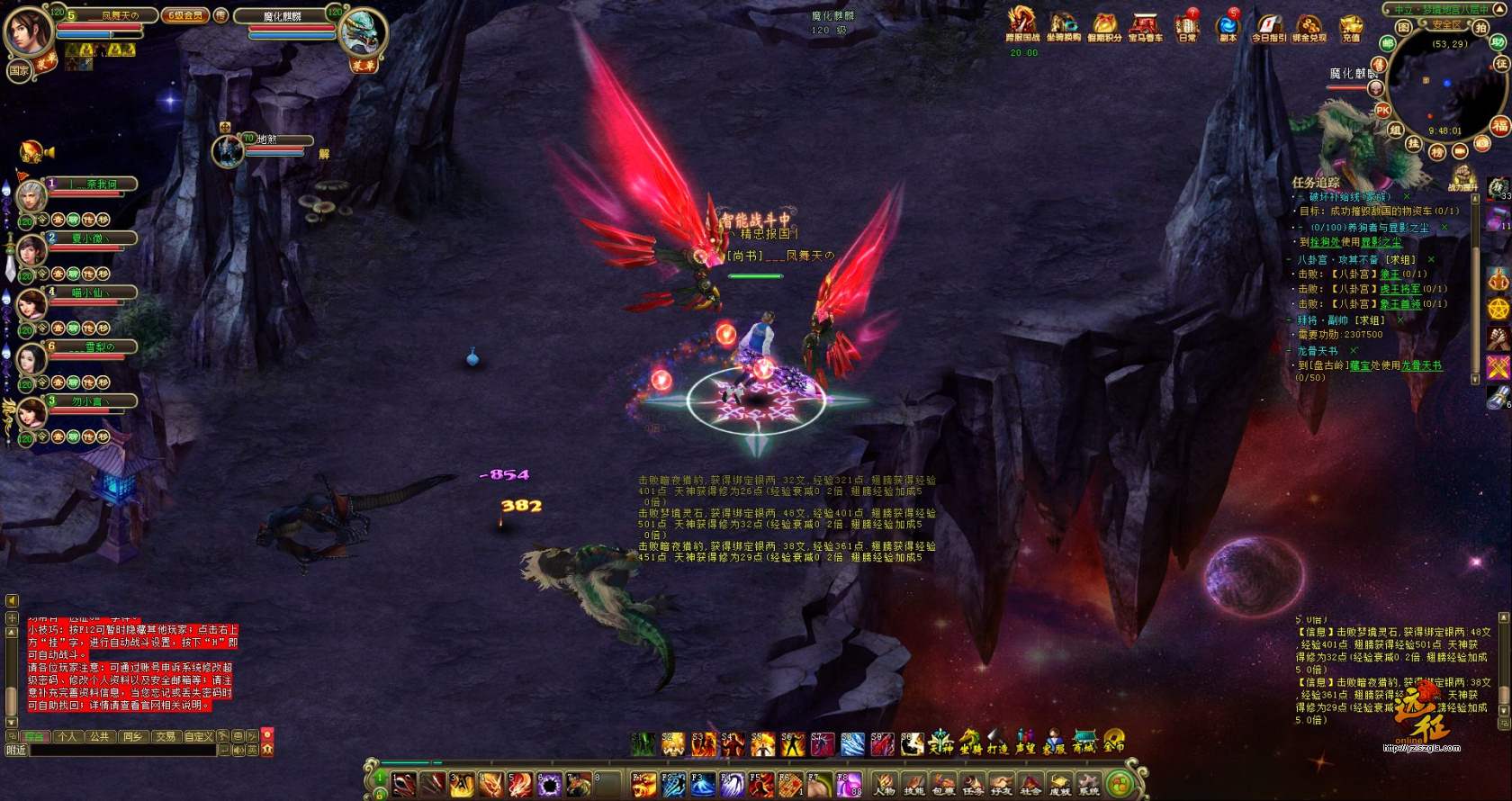Viewport: 1512px width, 801px height.
Task: Click the 充值 recharge icon
Action: tap(1351, 25)
